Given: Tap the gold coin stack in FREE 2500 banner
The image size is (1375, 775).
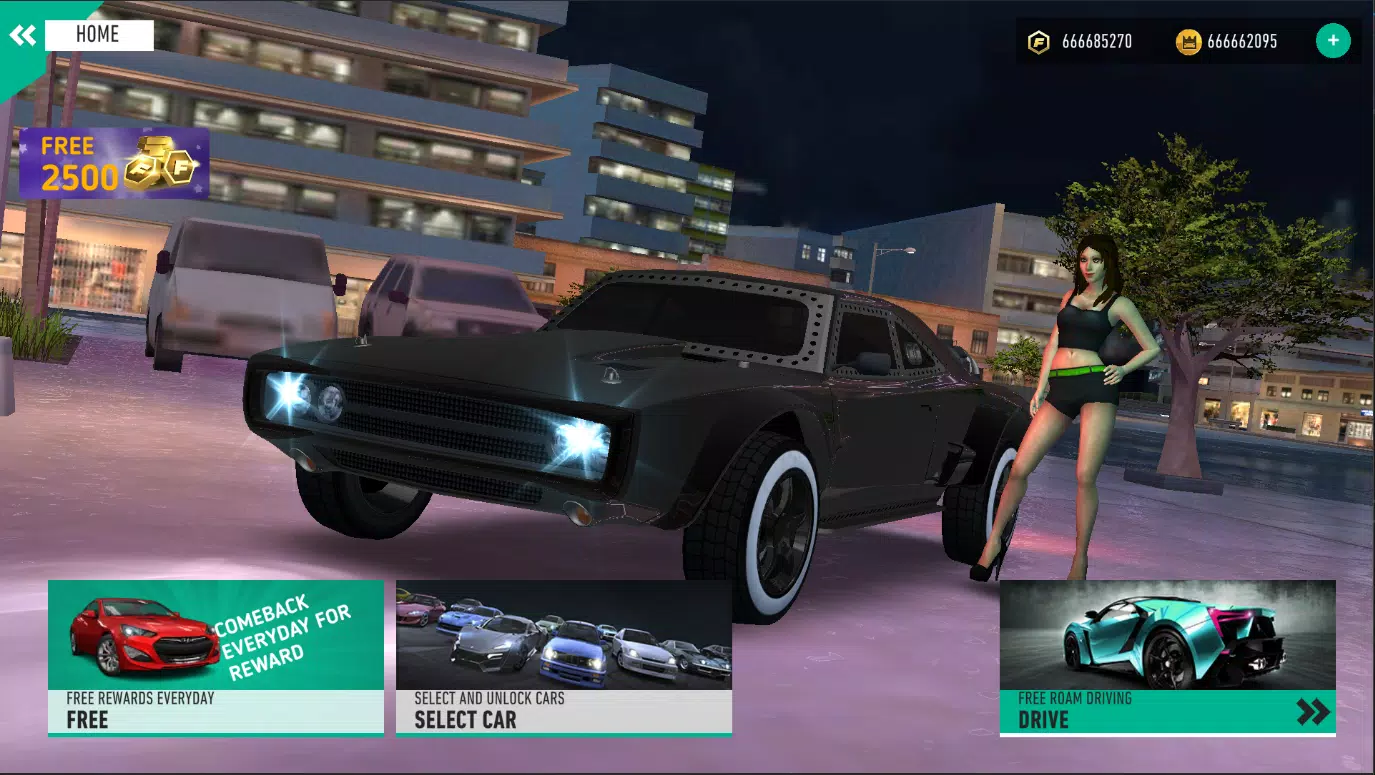Looking at the screenshot, I should tap(158, 166).
